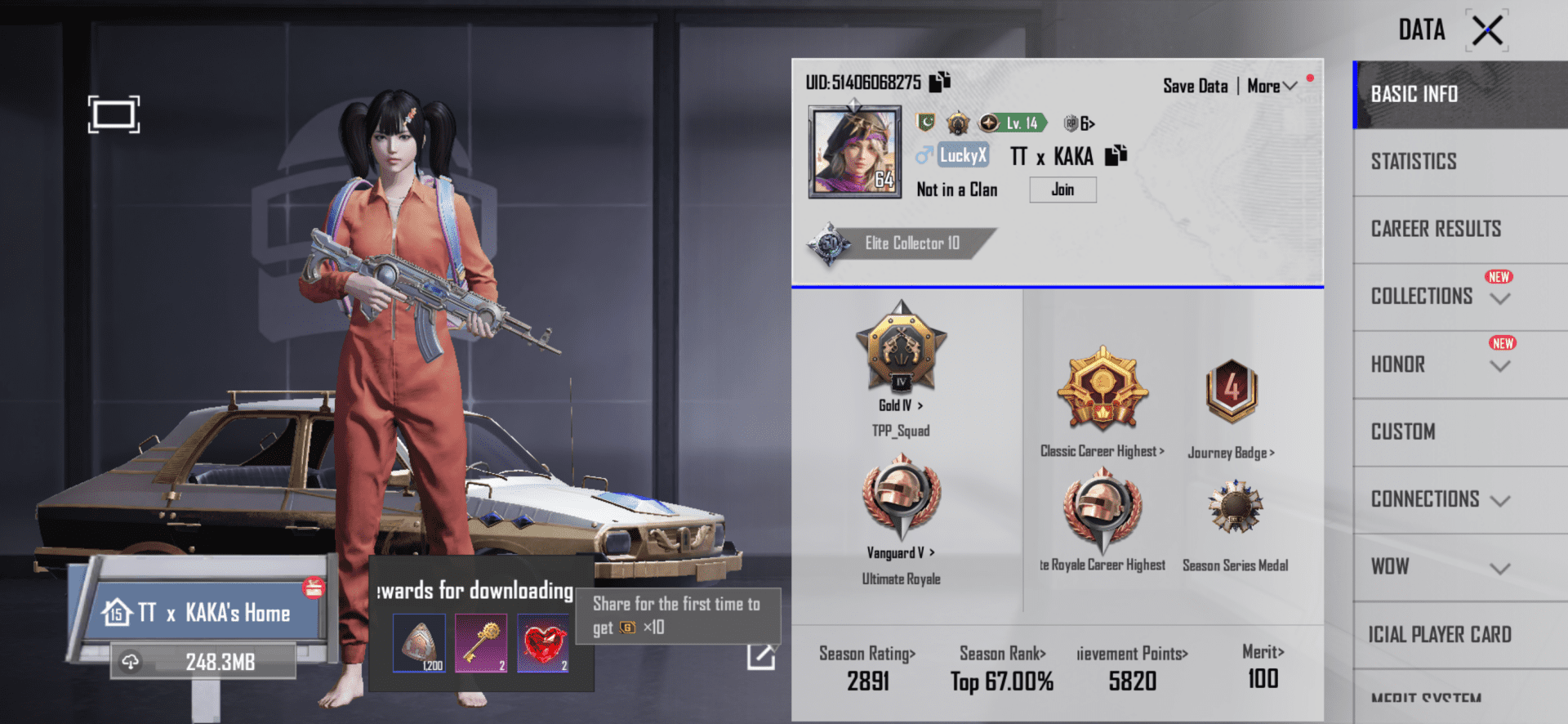
Task: Copy the player name TT x KAKA
Action: (x=1116, y=154)
